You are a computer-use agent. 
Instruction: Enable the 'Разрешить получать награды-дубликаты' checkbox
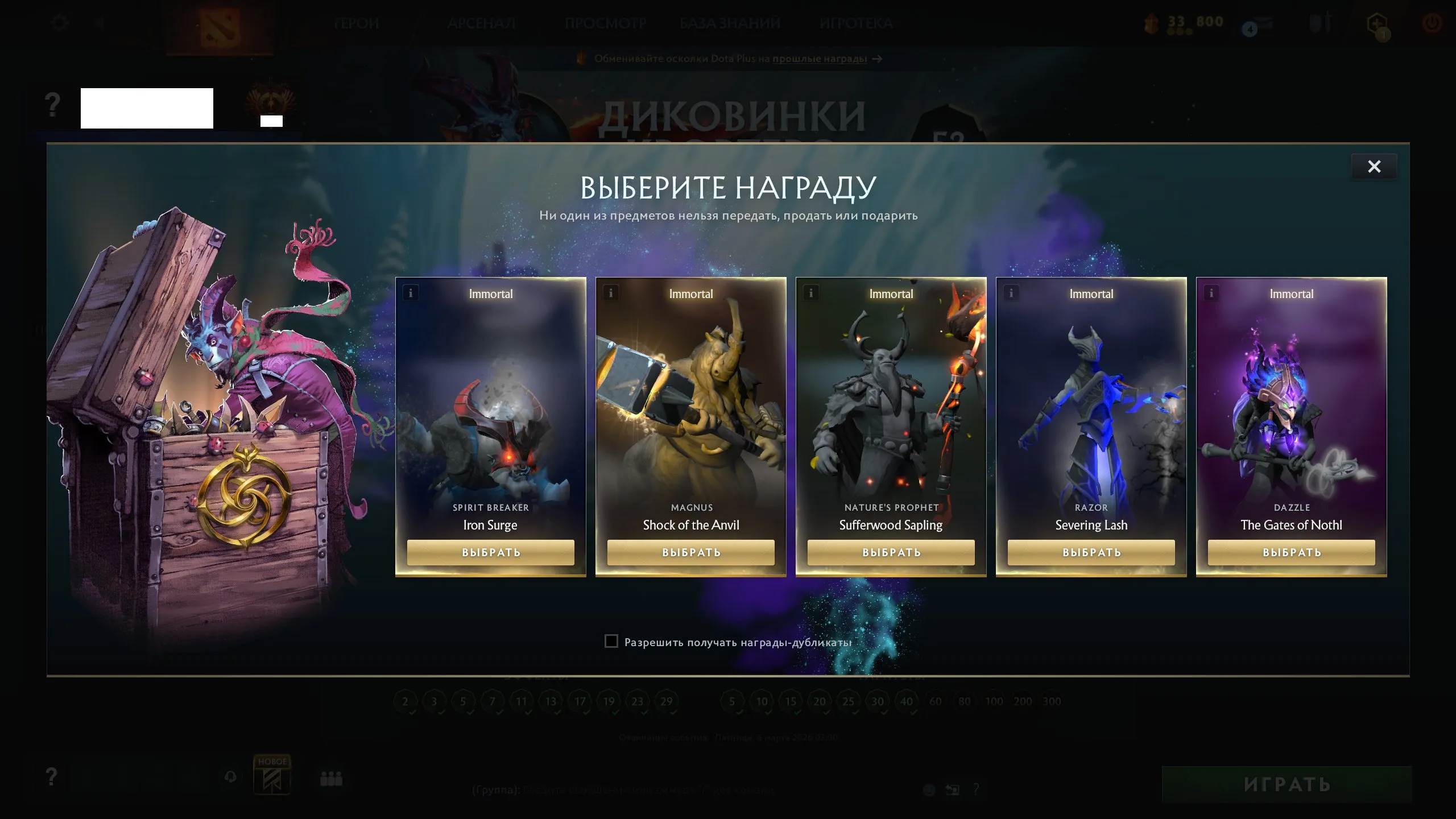pyautogui.click(x=611, y=641)
